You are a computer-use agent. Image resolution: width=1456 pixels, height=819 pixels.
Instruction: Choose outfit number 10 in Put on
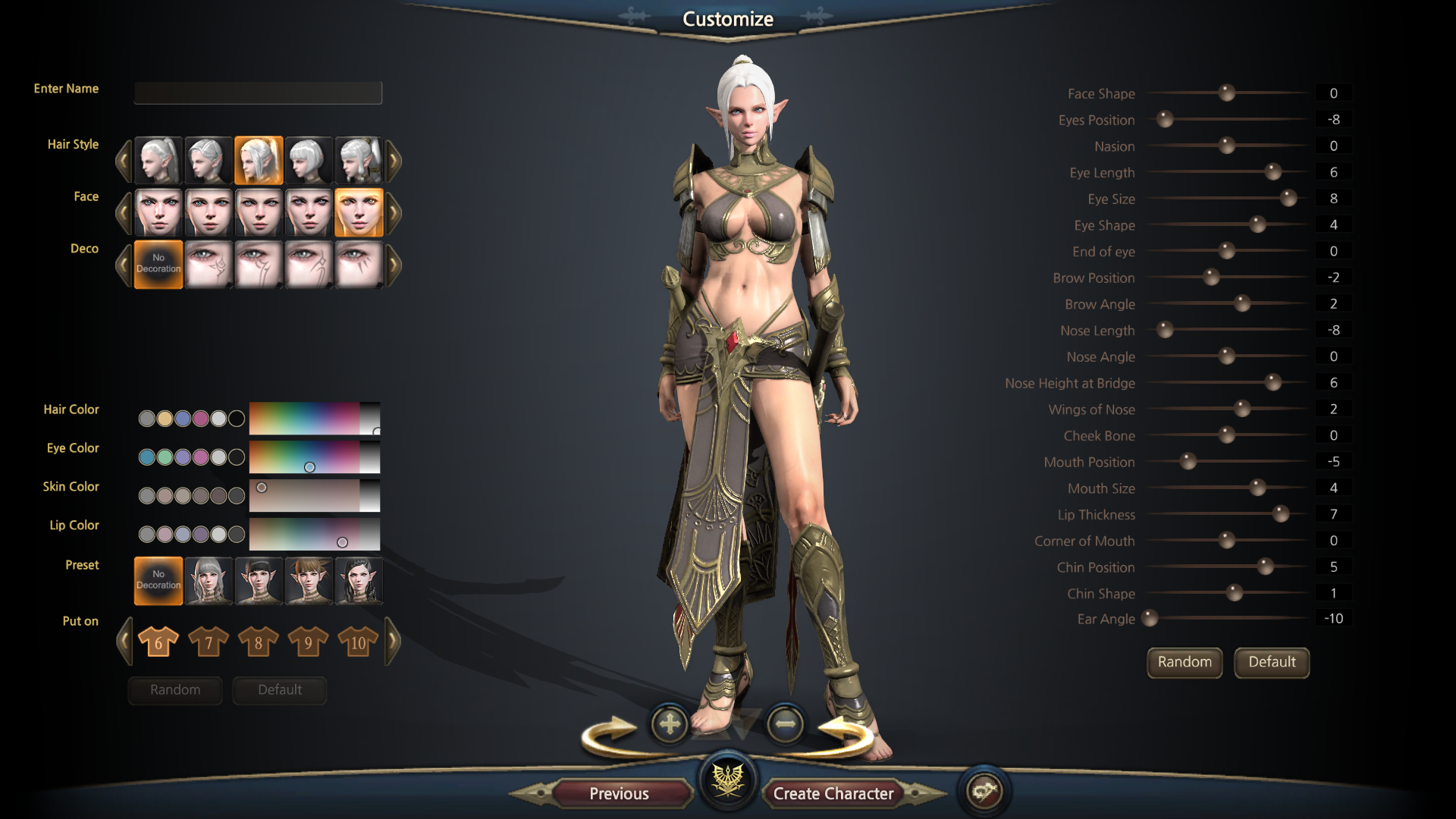click(358, 642)
